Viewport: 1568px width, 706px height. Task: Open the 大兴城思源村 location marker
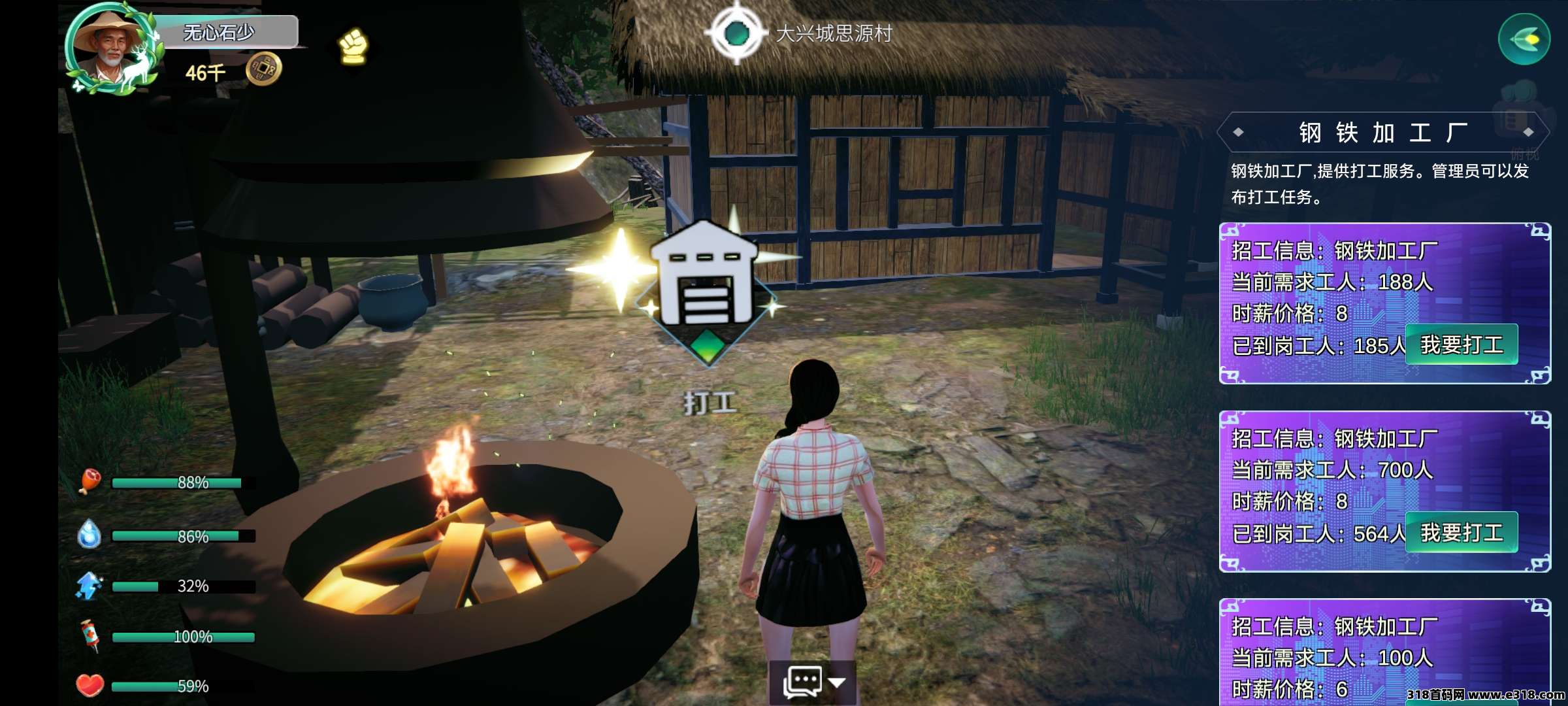pyautogui.click(x=737, y=33)
